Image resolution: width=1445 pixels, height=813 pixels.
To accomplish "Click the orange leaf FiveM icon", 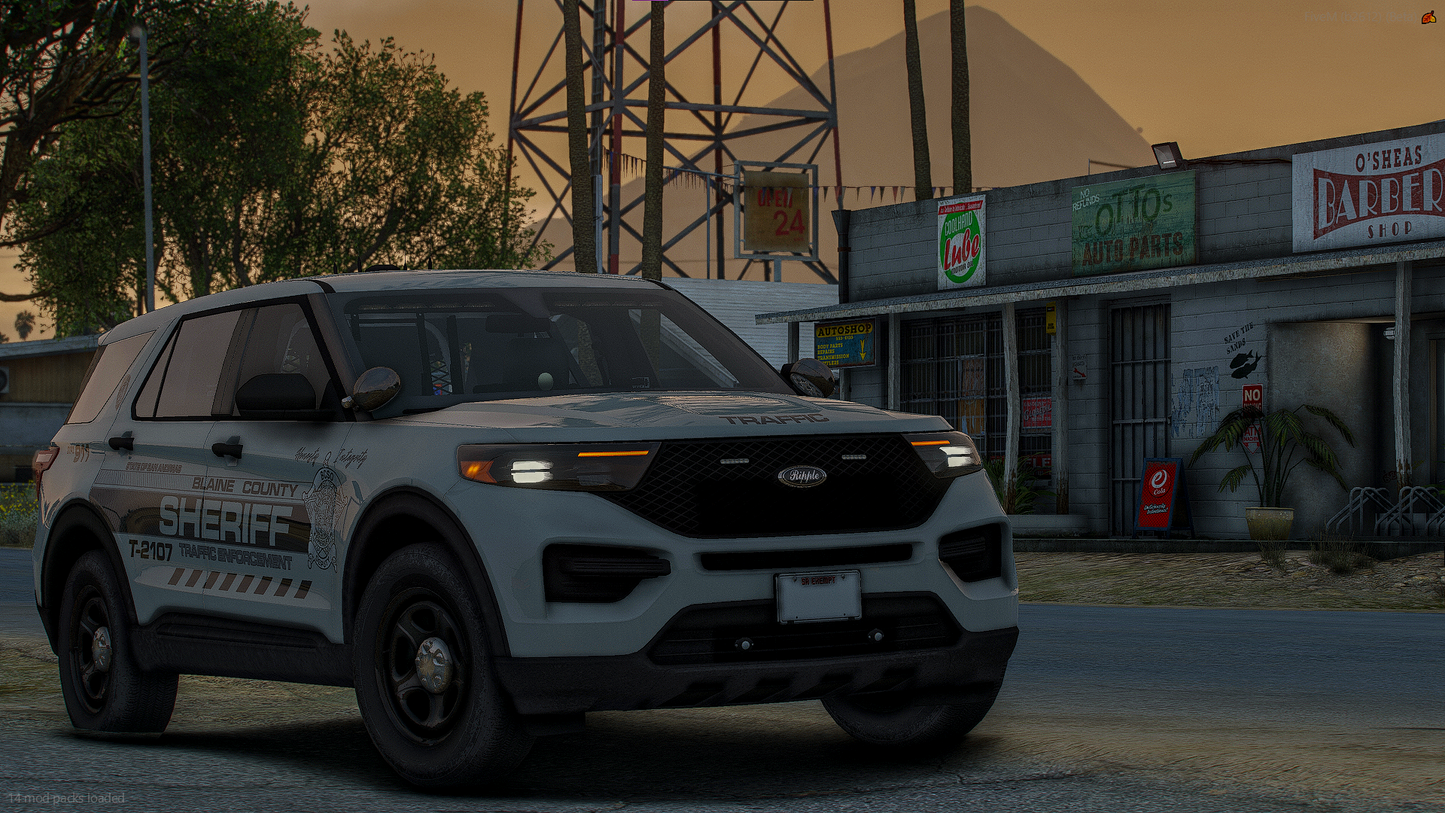I will coord(1428,17).
